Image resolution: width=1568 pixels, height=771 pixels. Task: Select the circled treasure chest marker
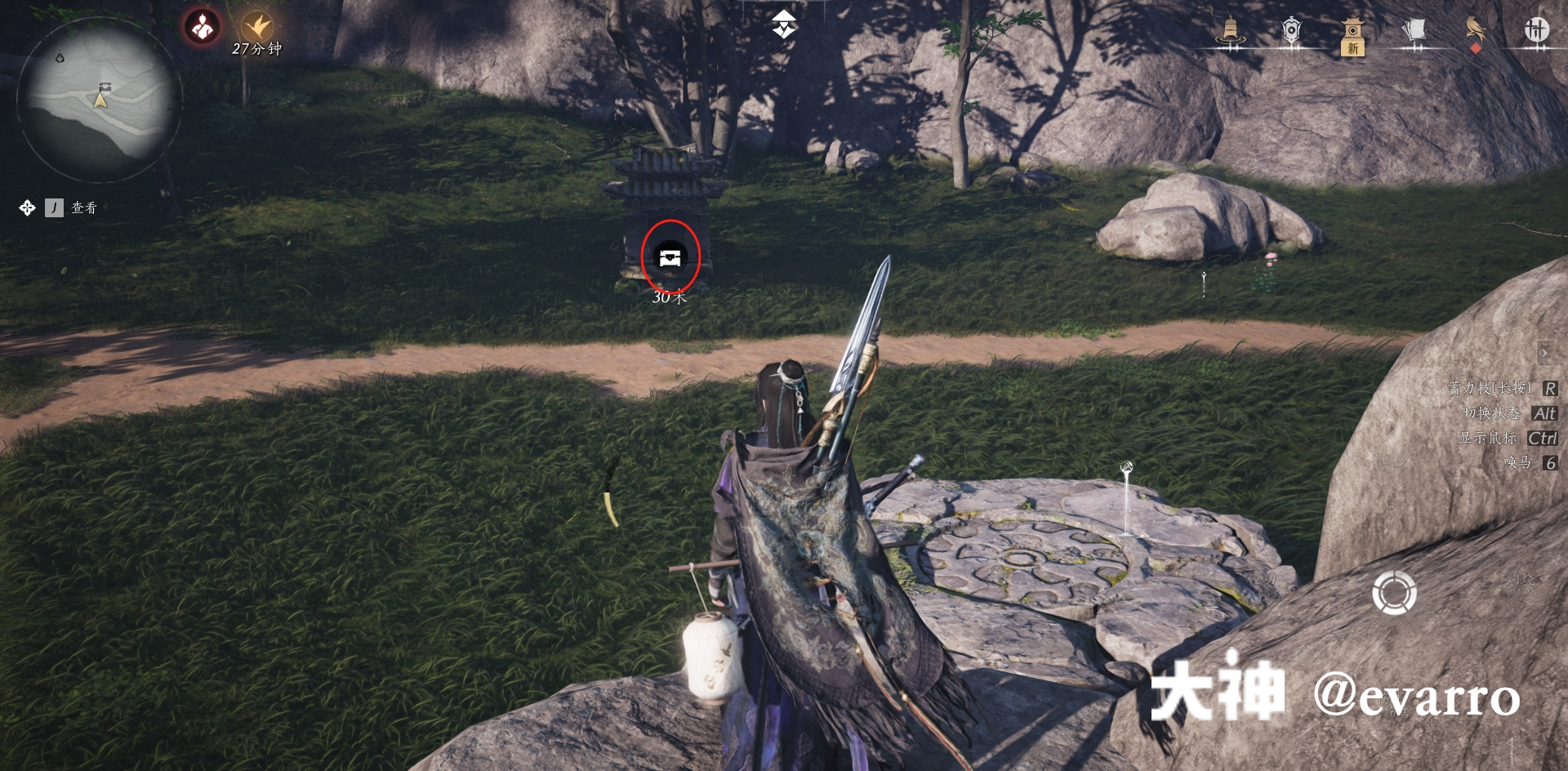[671, 256]
